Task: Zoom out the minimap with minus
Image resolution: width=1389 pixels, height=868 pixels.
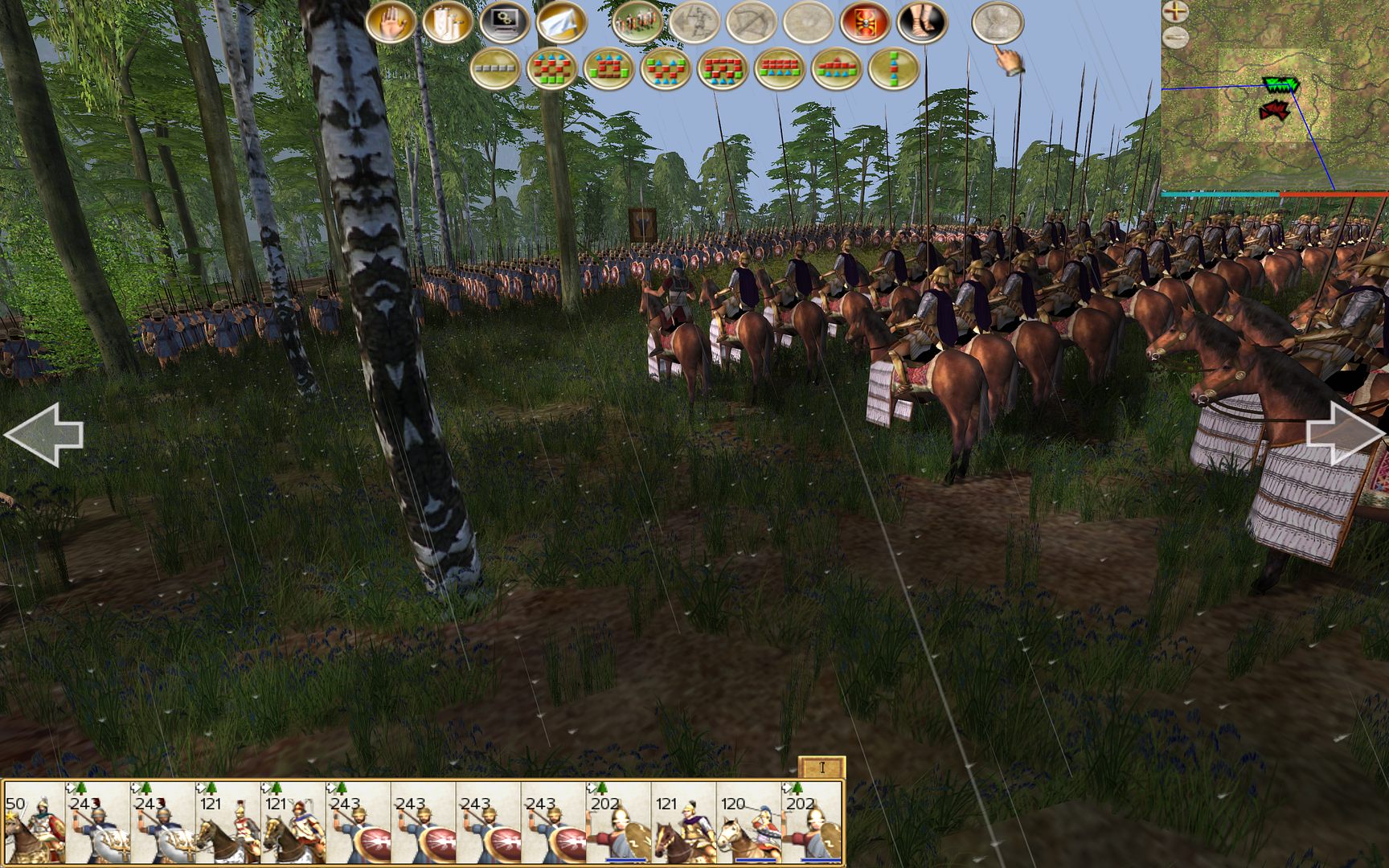Action: click(1175, 36)
